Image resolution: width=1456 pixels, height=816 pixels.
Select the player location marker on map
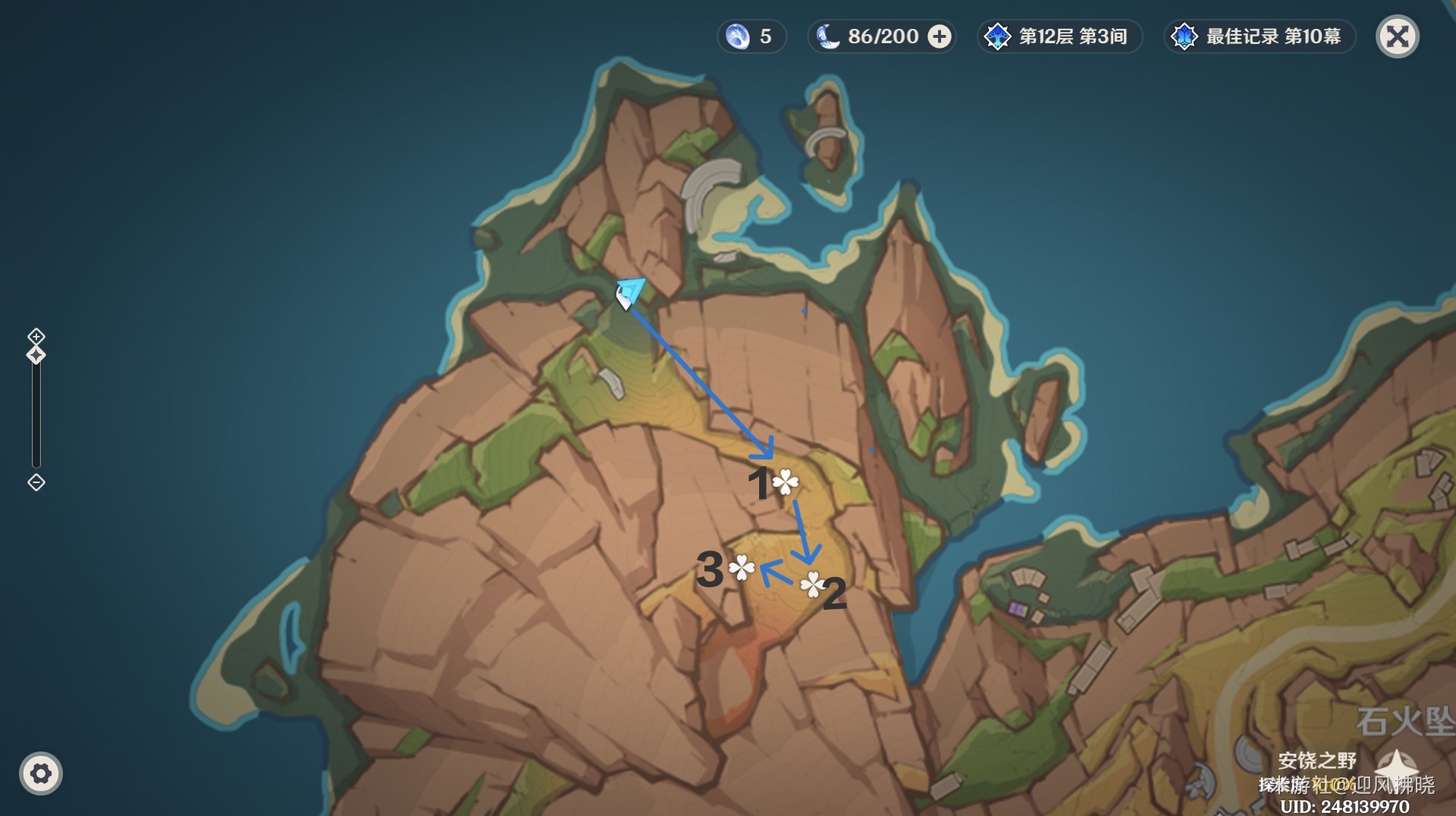pos(628,293)
